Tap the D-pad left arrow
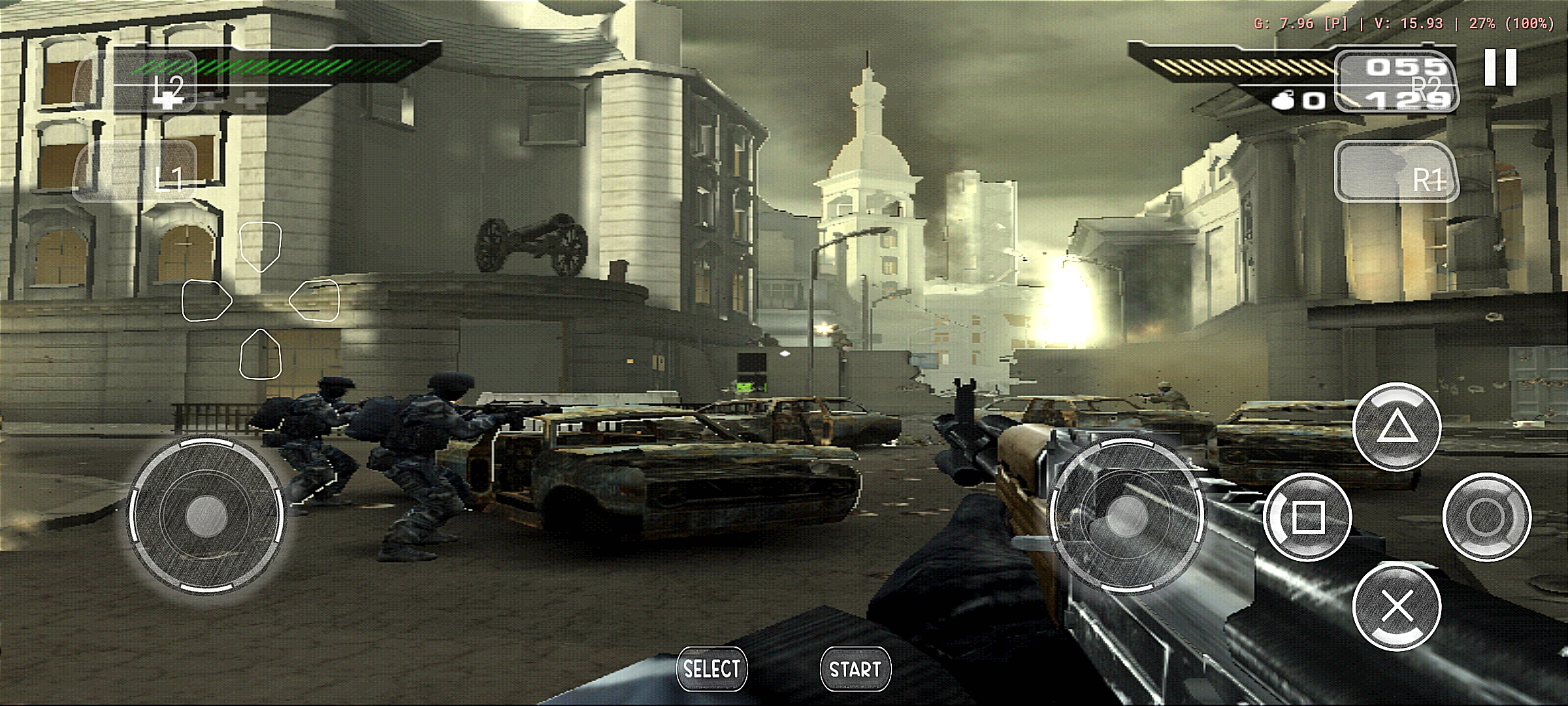Viewport: 1568px width, 706px height. coord(206,301)
